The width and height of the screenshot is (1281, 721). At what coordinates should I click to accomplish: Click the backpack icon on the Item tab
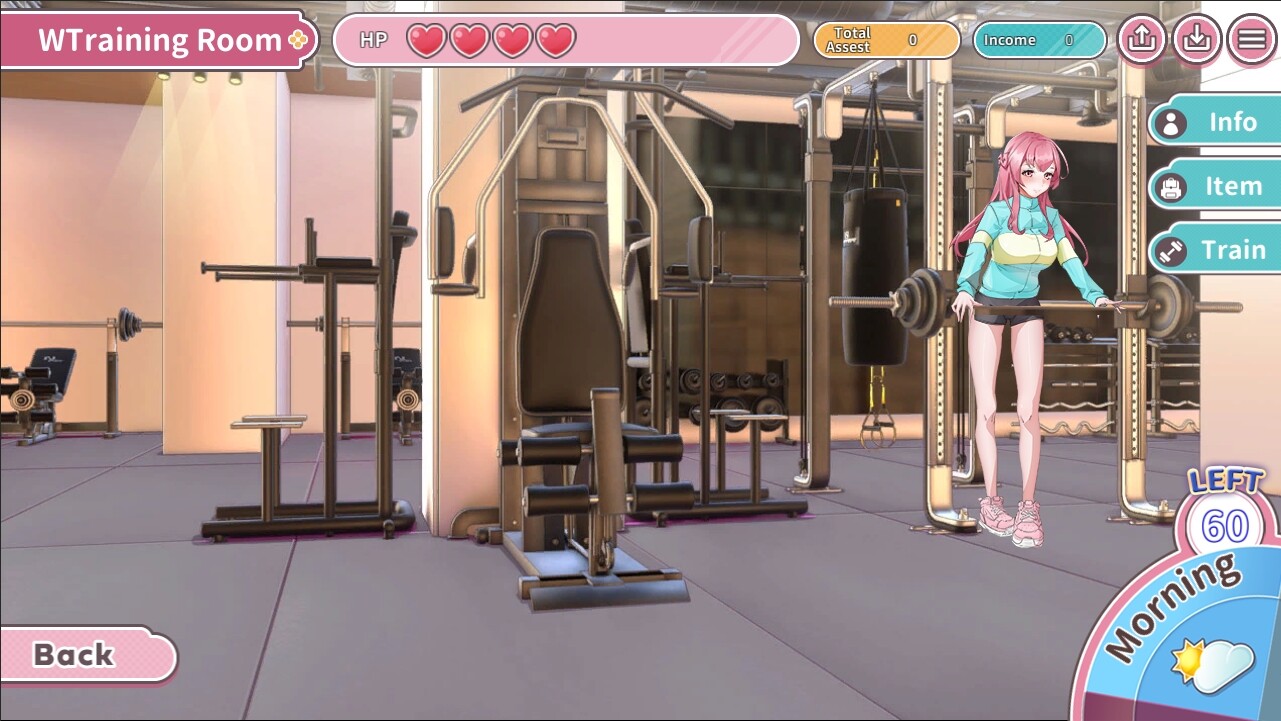1172,185
